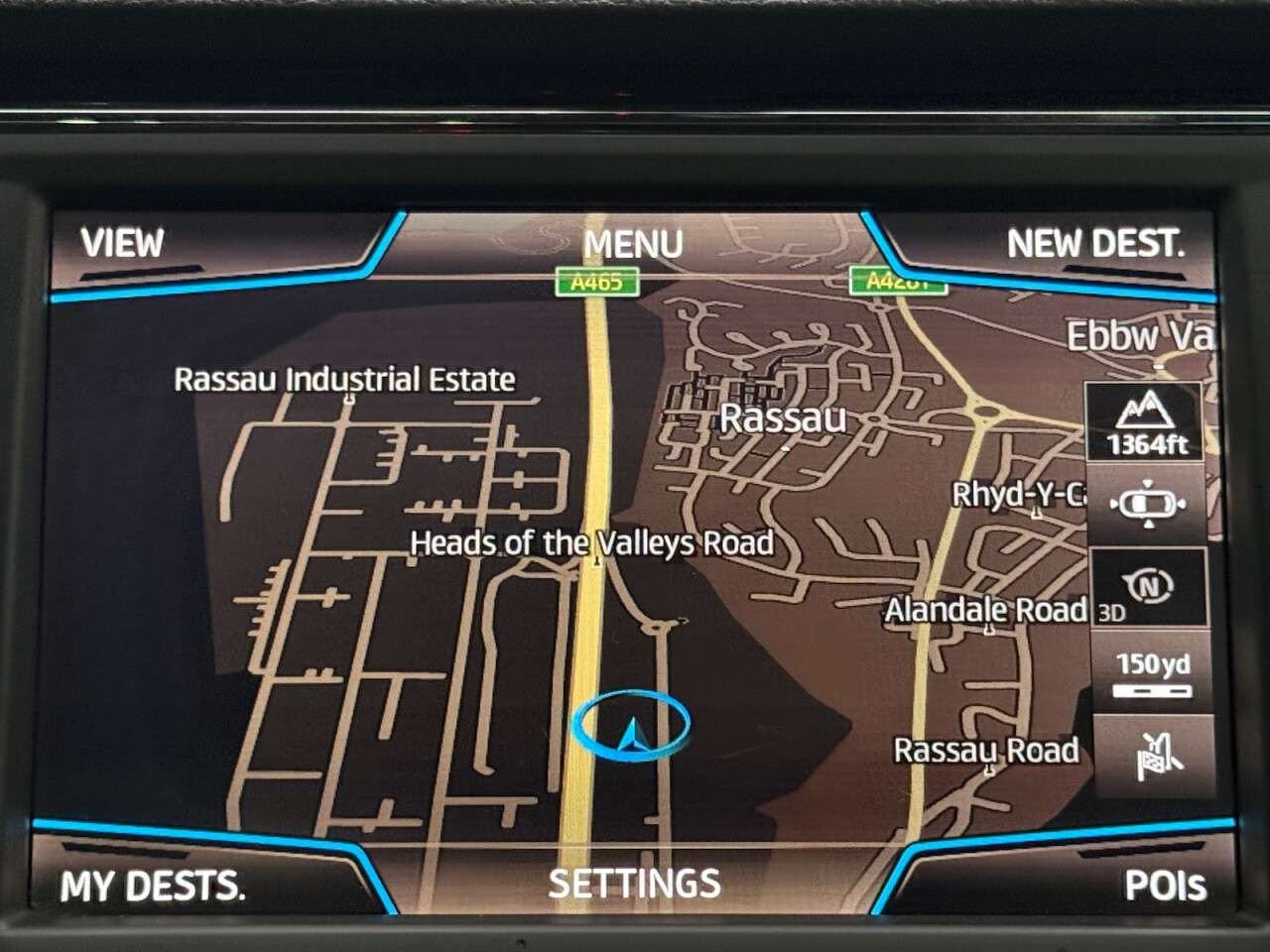Select the Ebbw Vale label
The width and height of the screenshot is (1270, 952).
tap(1137, 338)
